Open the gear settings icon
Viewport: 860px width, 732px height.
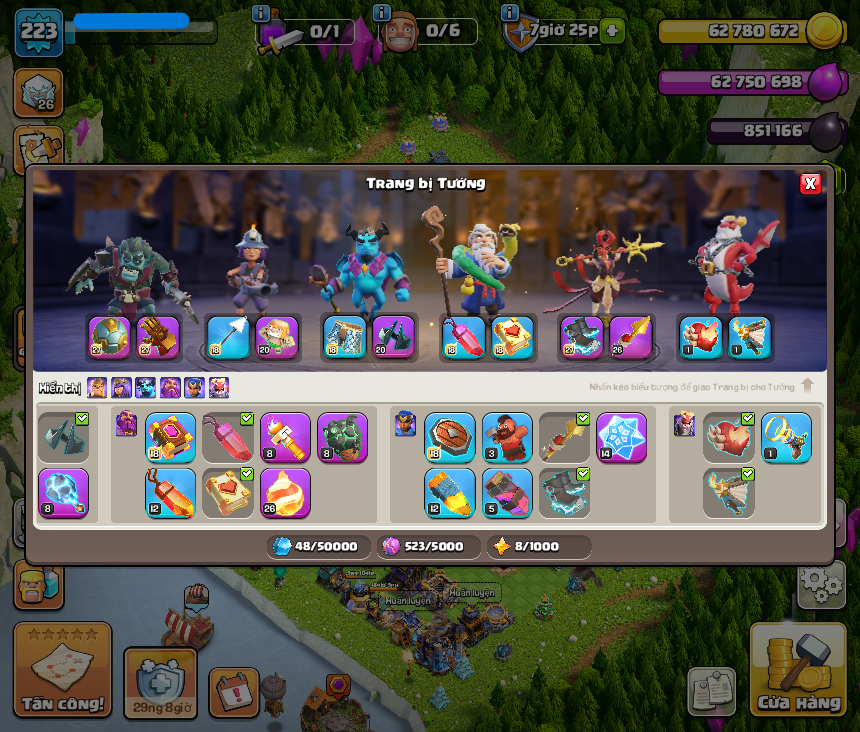click(821, 583)
